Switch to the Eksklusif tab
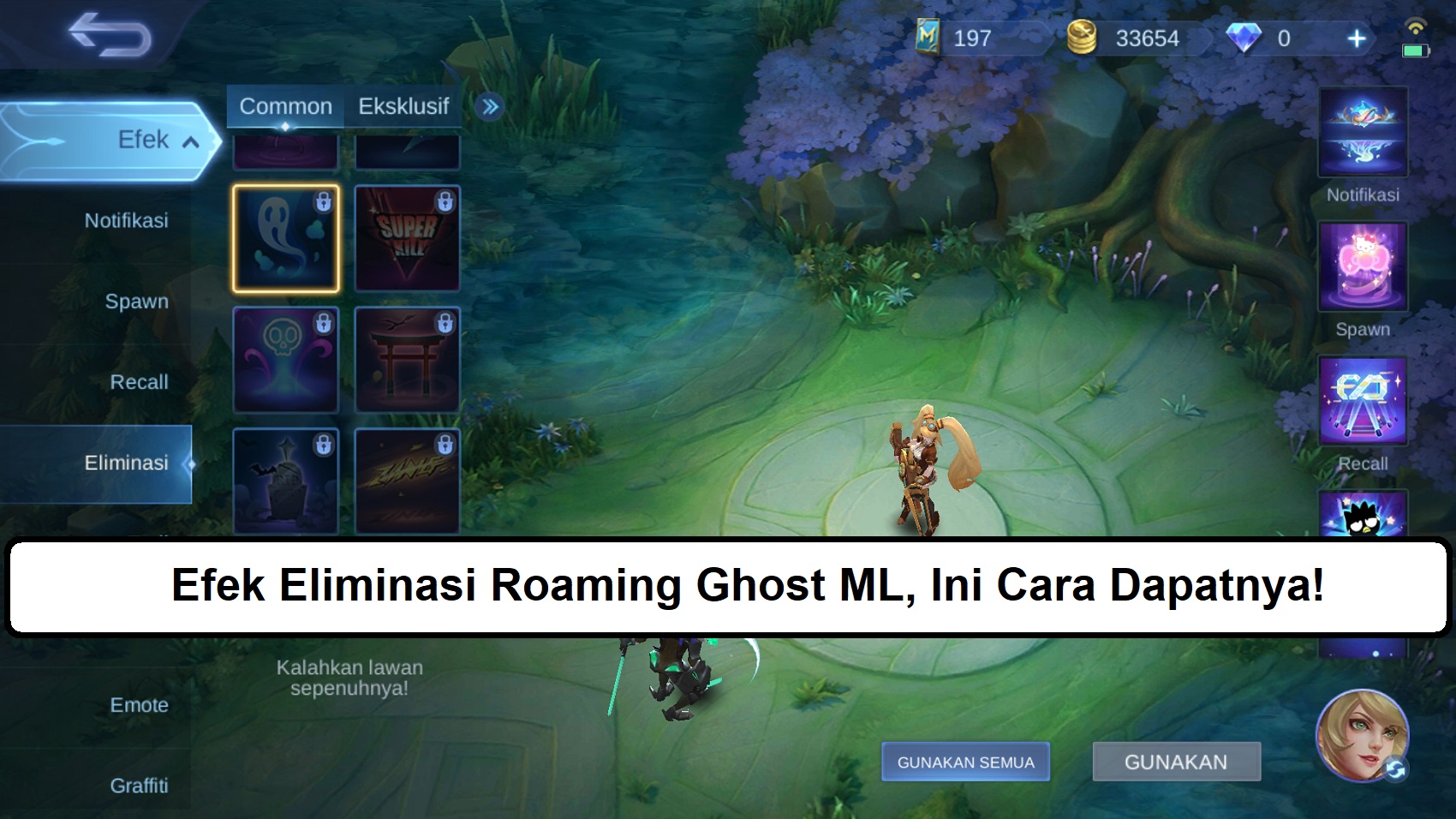 pyautogui.click(x=403, y=105)
